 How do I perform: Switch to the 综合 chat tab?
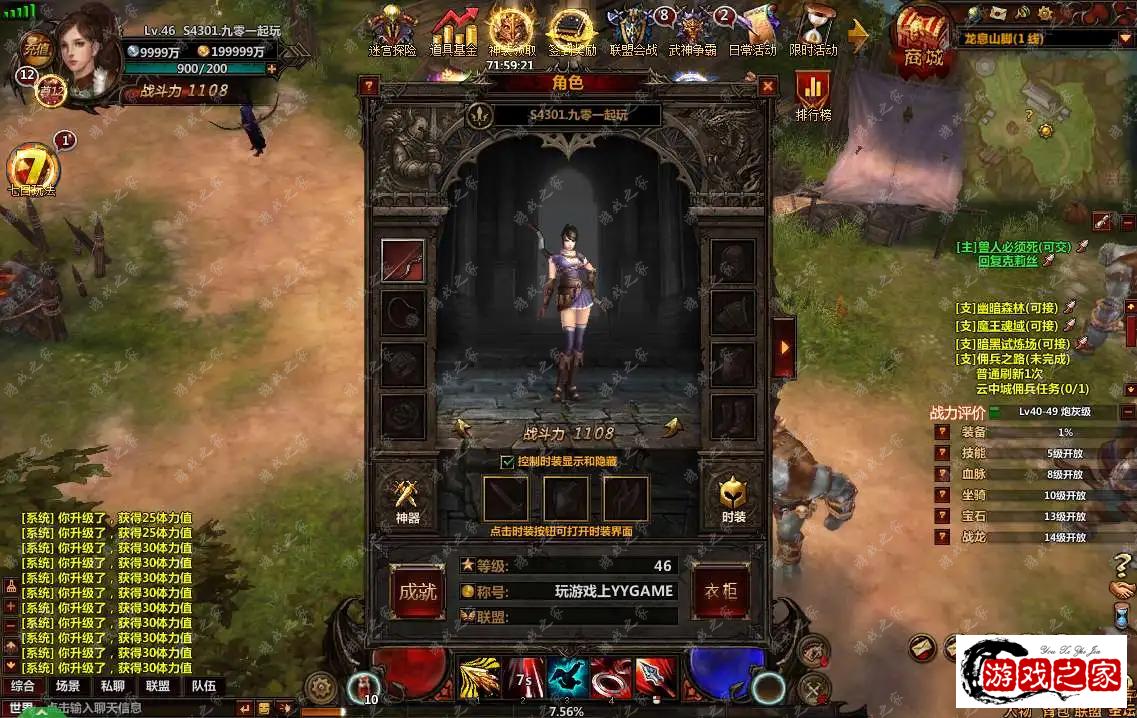click(23, 686)
